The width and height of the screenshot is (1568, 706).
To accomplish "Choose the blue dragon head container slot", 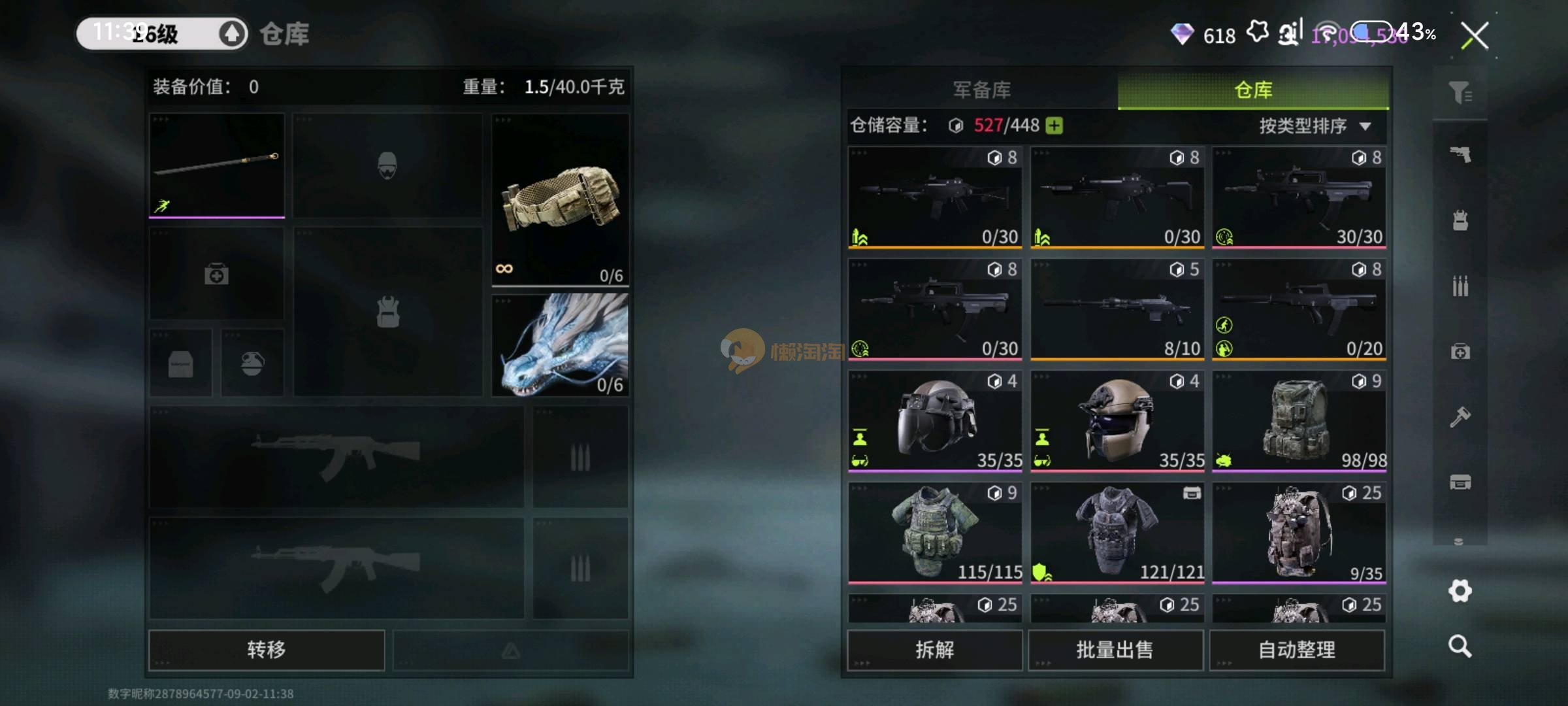I will click(560, 345).
